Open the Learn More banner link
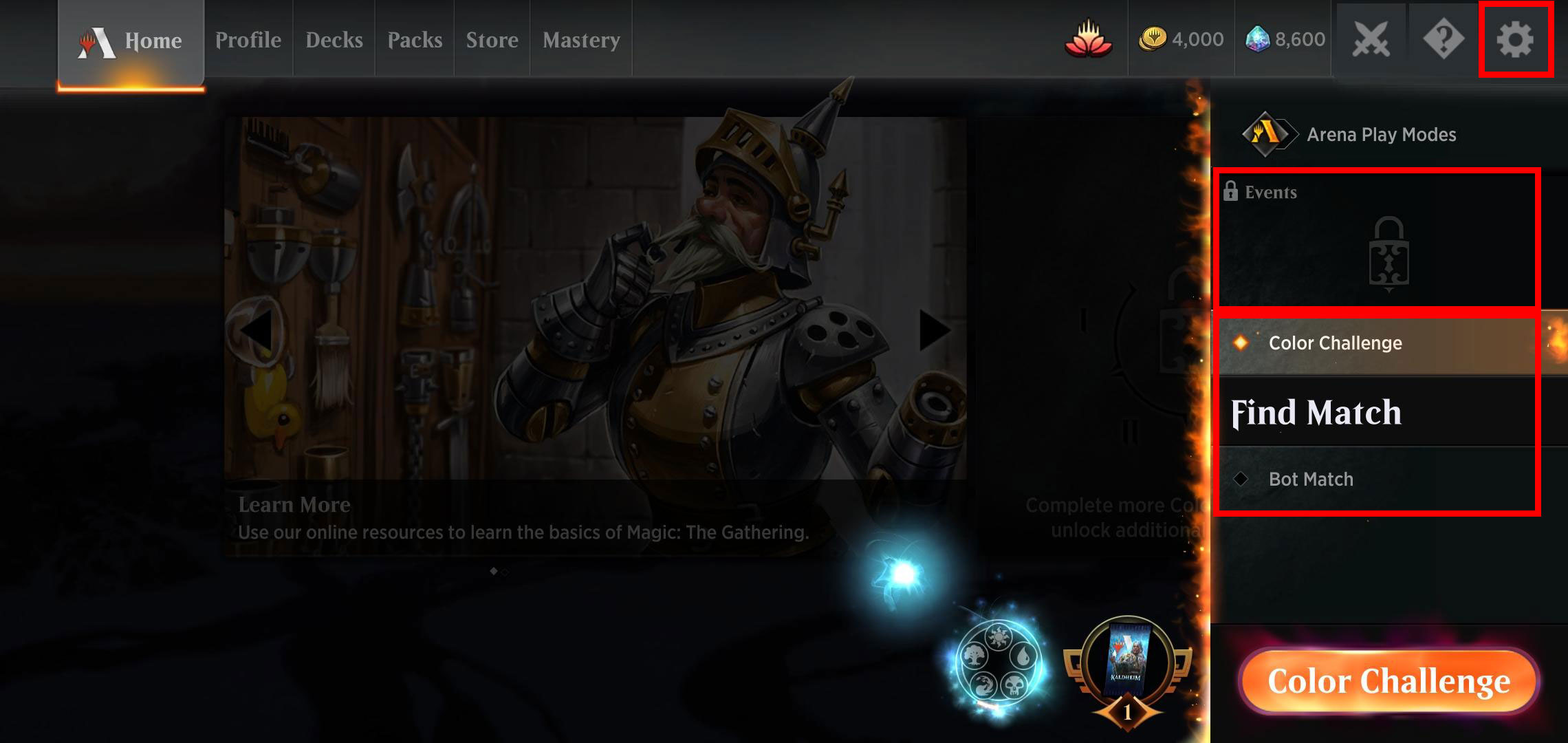The height and width of the screenshot is (743, 1568). (295, 504)
